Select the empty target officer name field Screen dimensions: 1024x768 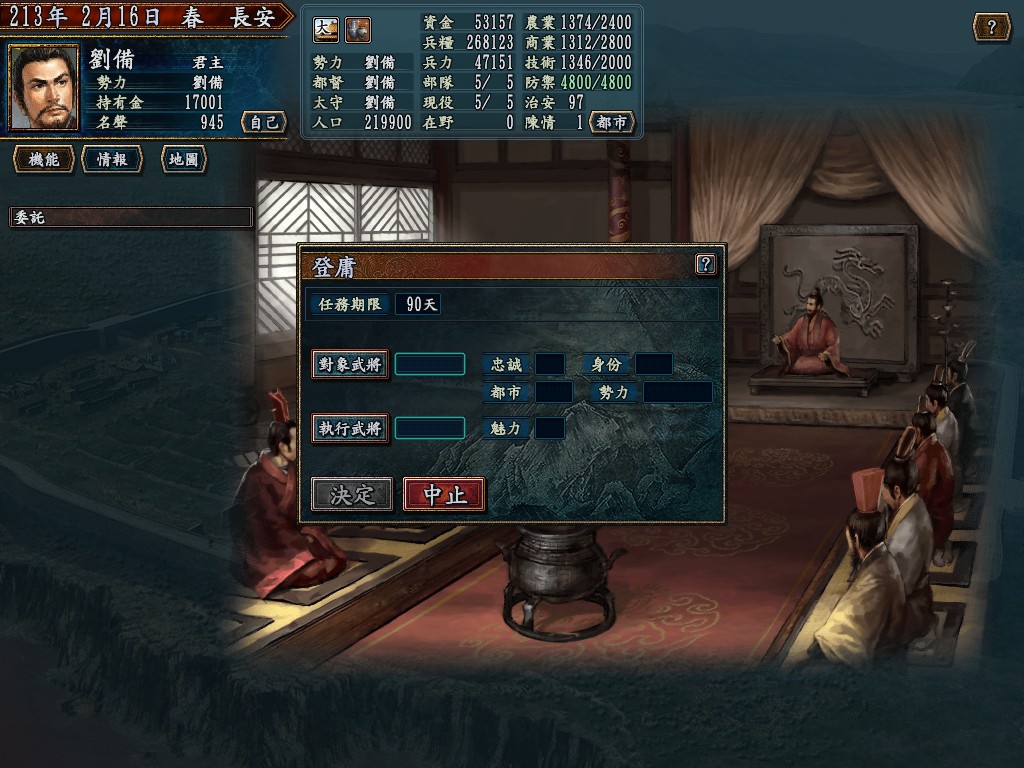[x=430, y=364]
